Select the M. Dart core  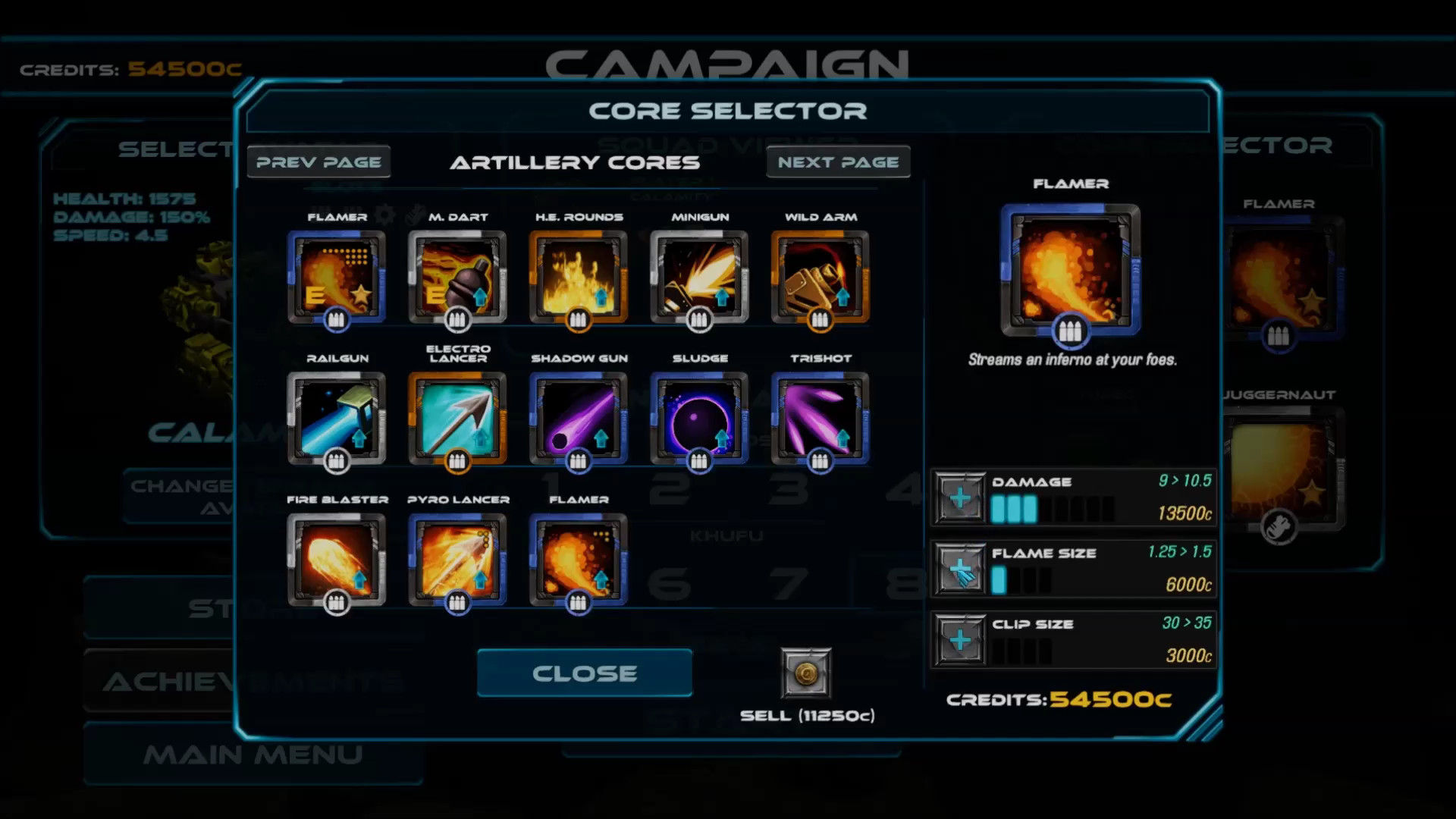click(x=457, y=278)
